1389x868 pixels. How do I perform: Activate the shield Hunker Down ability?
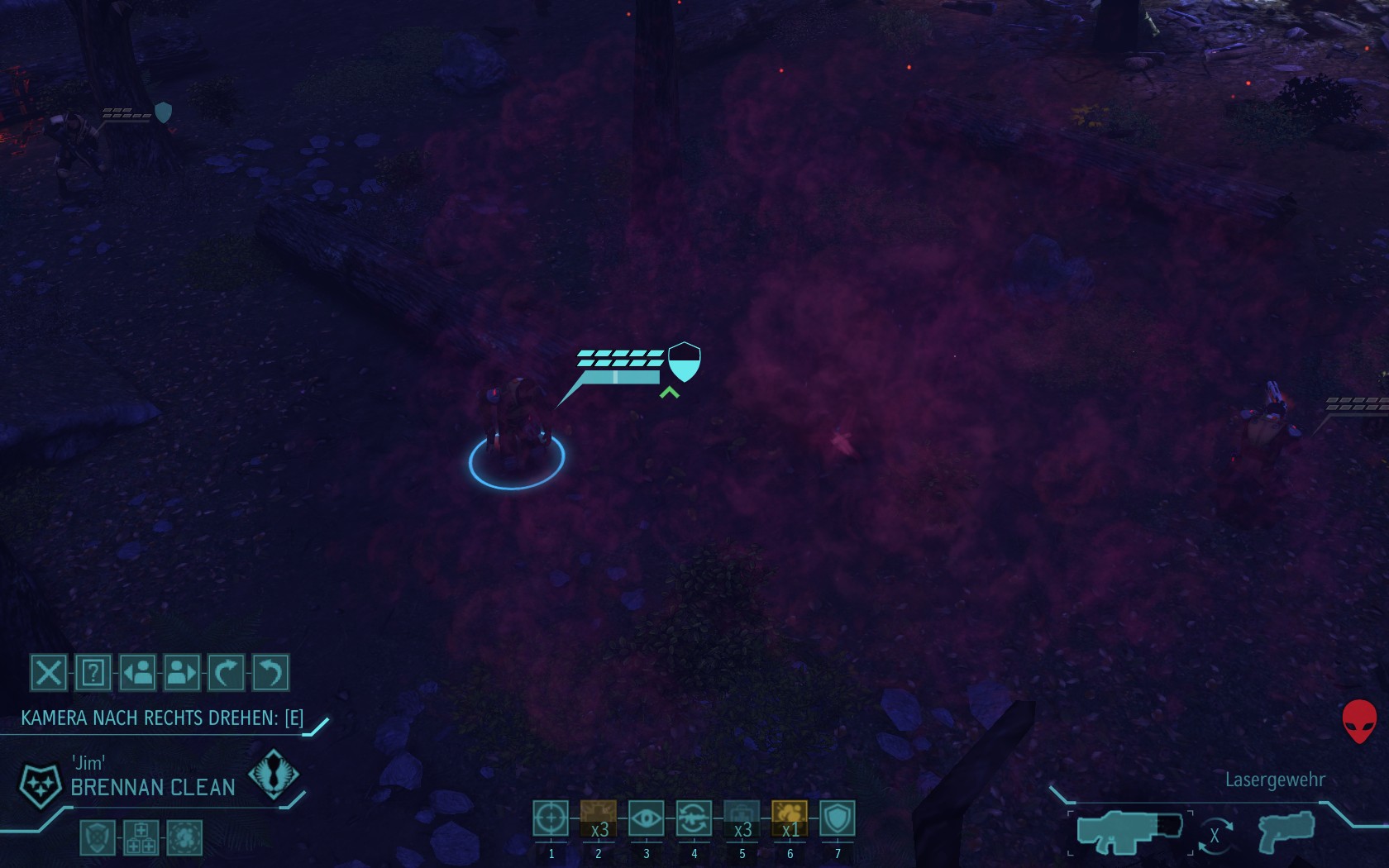(x=838, y=819)
